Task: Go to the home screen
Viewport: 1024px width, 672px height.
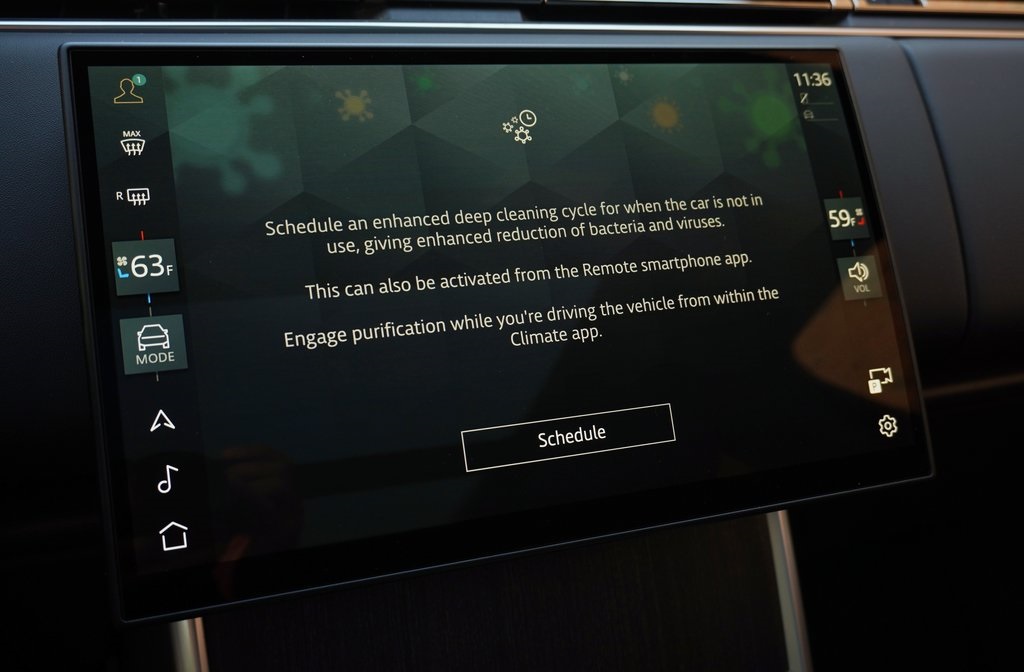Action: pyautogui.click(x=173, y=535)
